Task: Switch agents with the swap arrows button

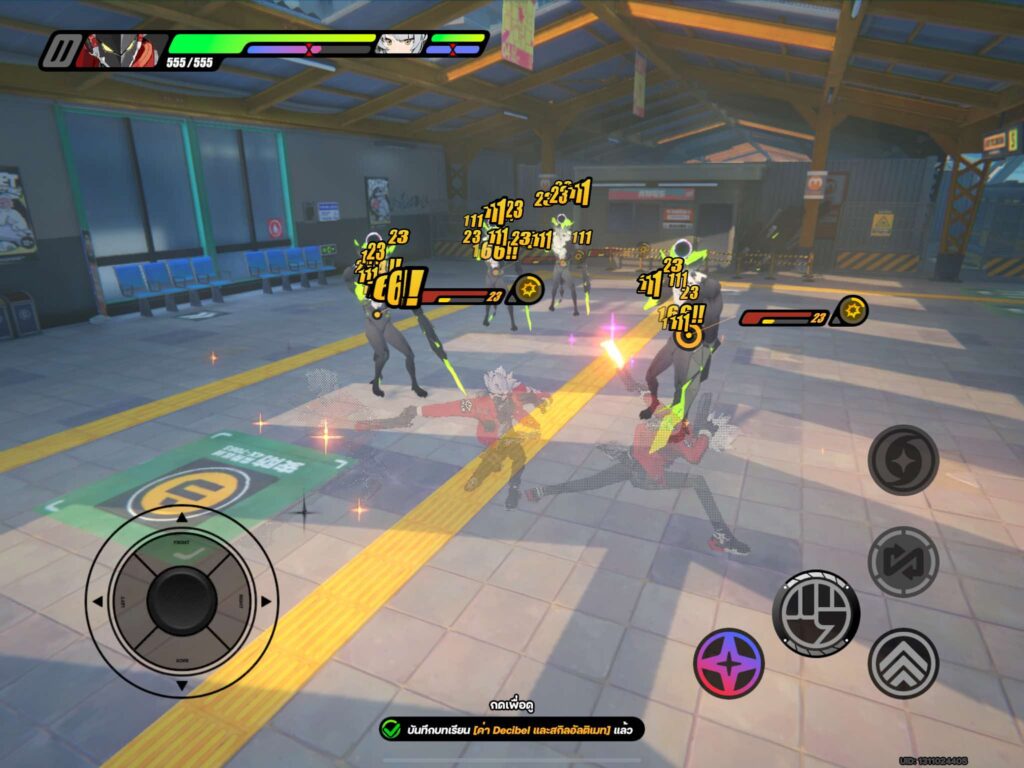Action: 903,562
